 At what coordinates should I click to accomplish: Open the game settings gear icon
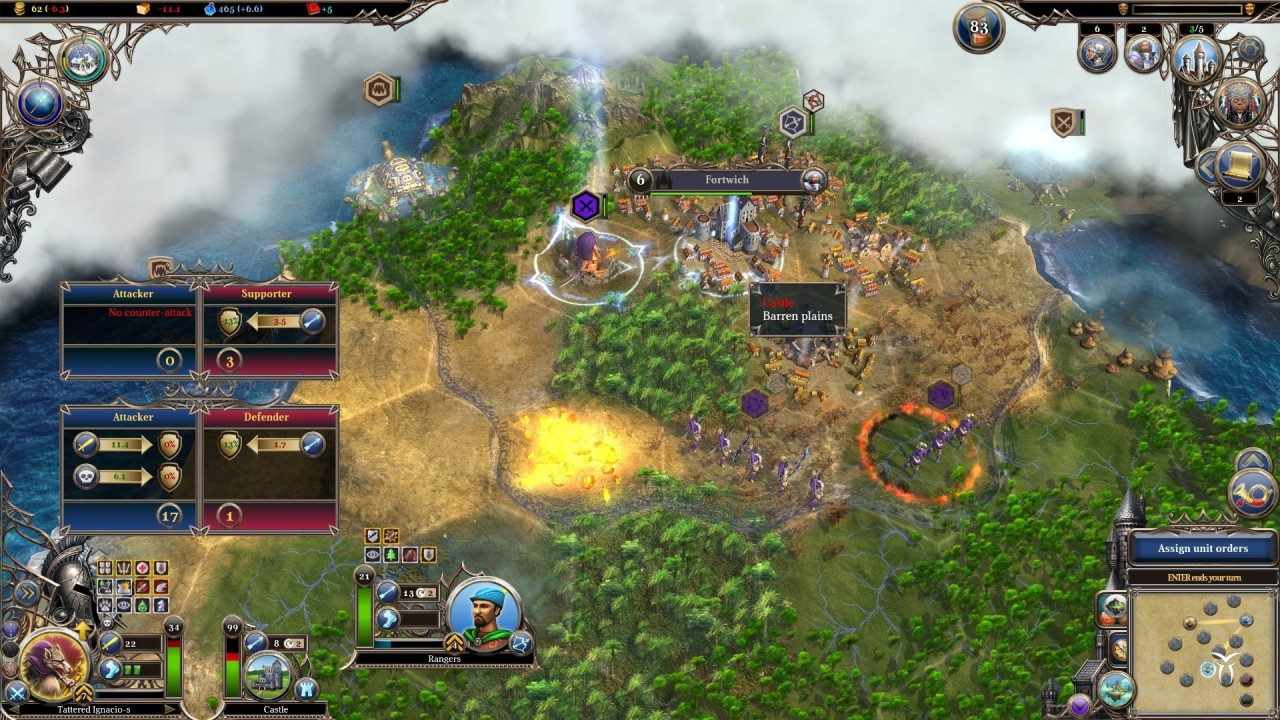(1250, 48)
